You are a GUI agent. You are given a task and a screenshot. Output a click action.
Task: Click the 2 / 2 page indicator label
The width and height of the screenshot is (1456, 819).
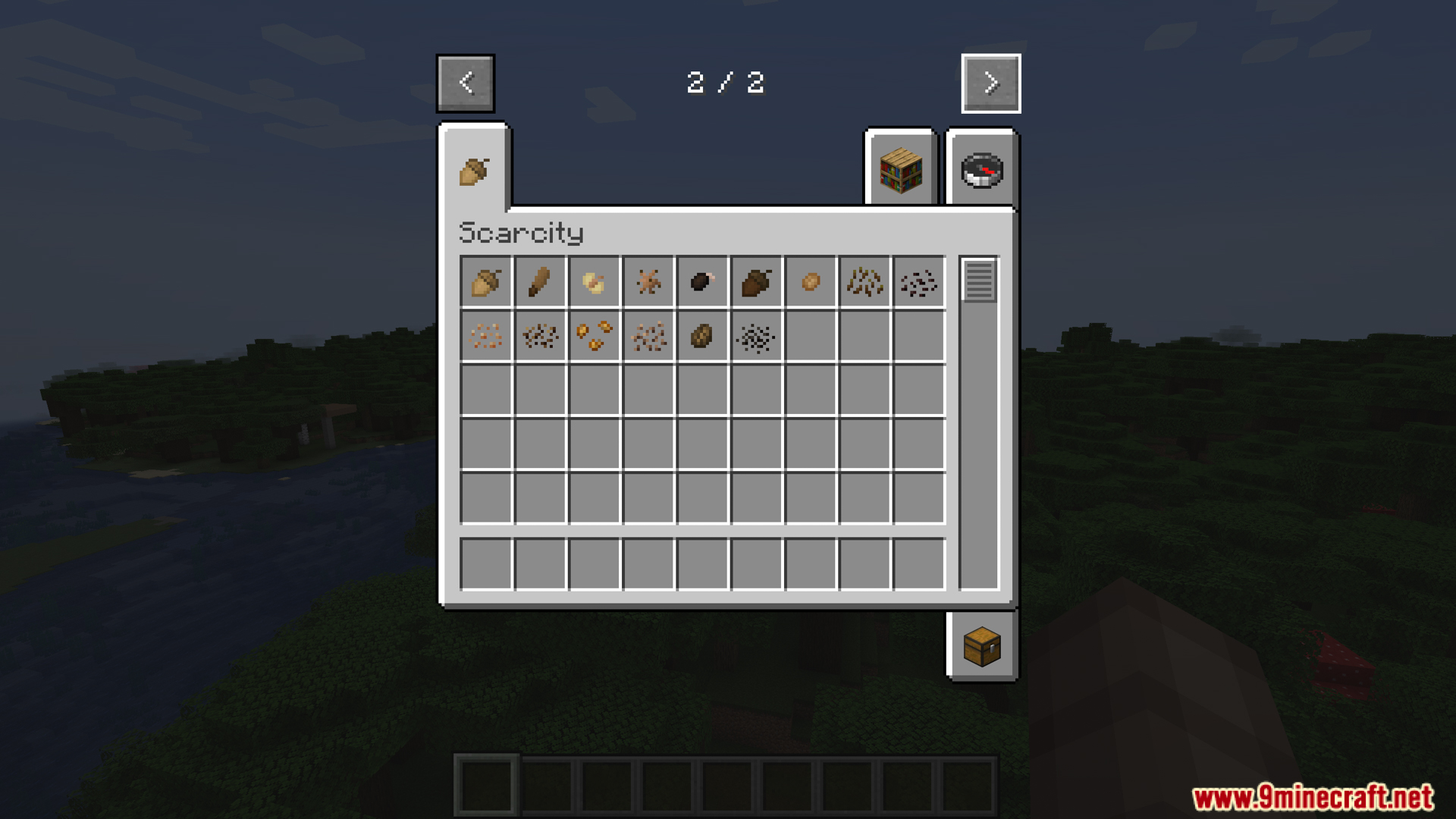pos(726,82)
